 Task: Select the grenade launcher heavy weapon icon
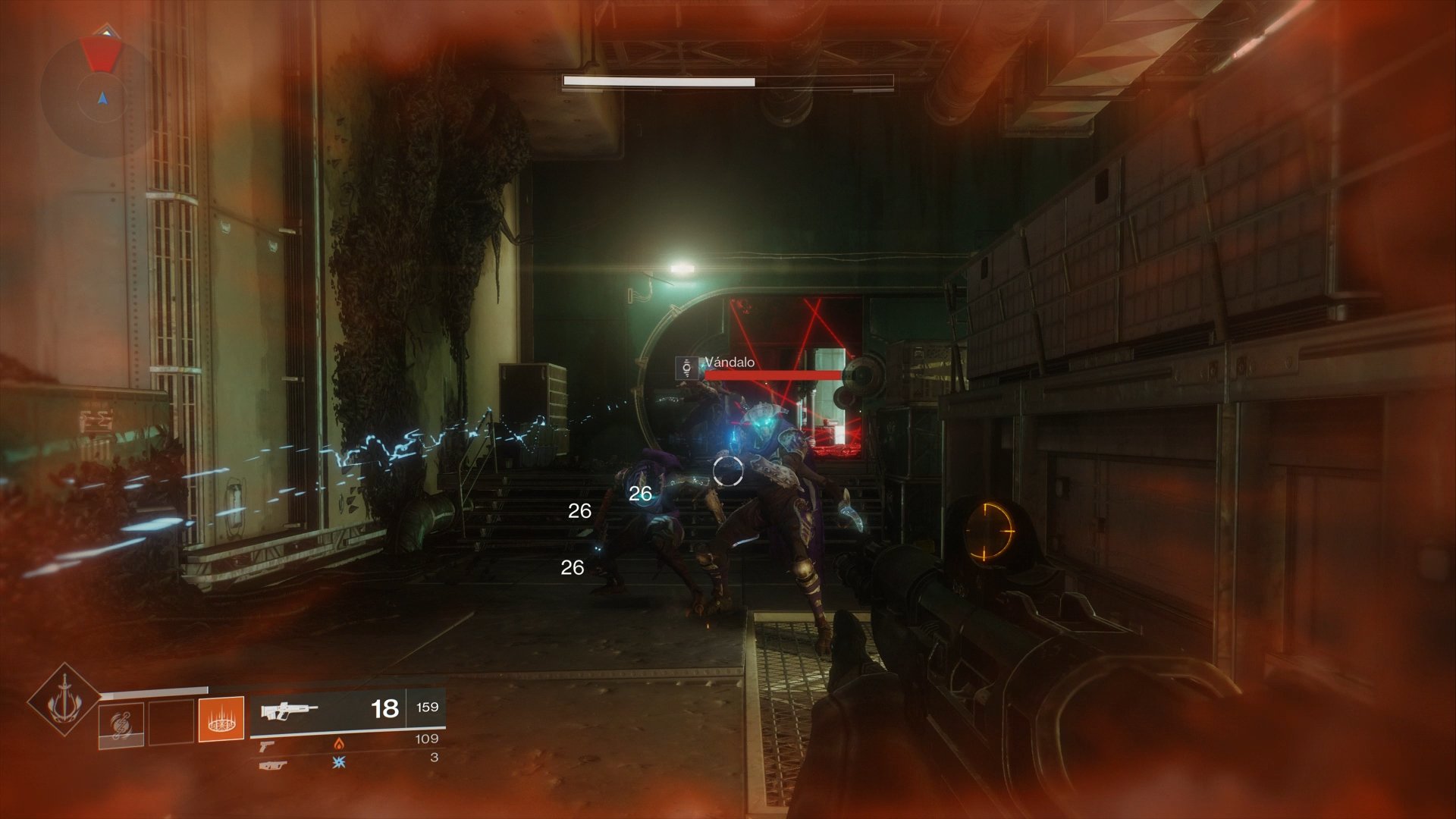[273, 766]
